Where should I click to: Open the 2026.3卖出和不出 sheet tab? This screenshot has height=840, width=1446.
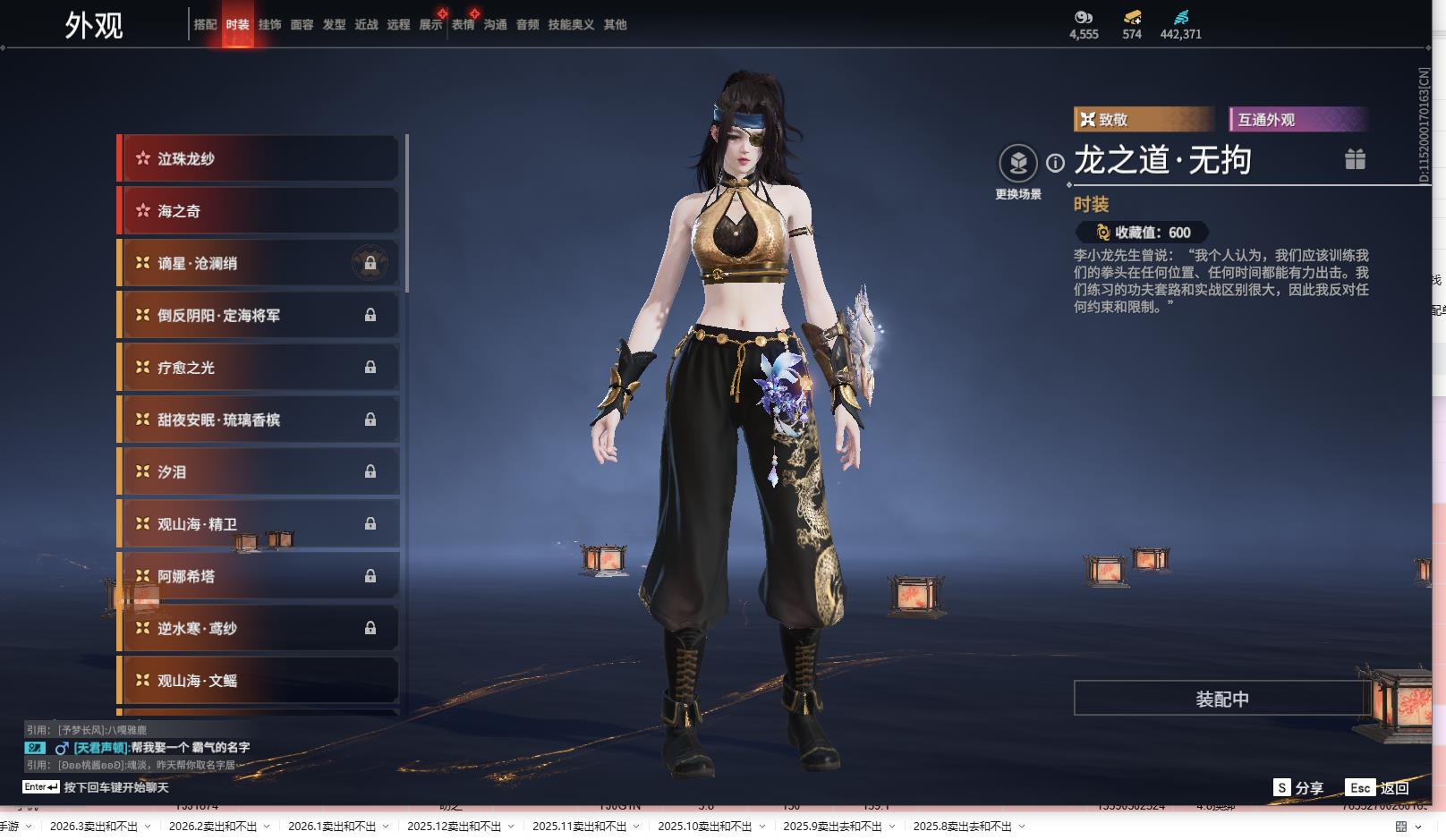(x=94, y=827)
